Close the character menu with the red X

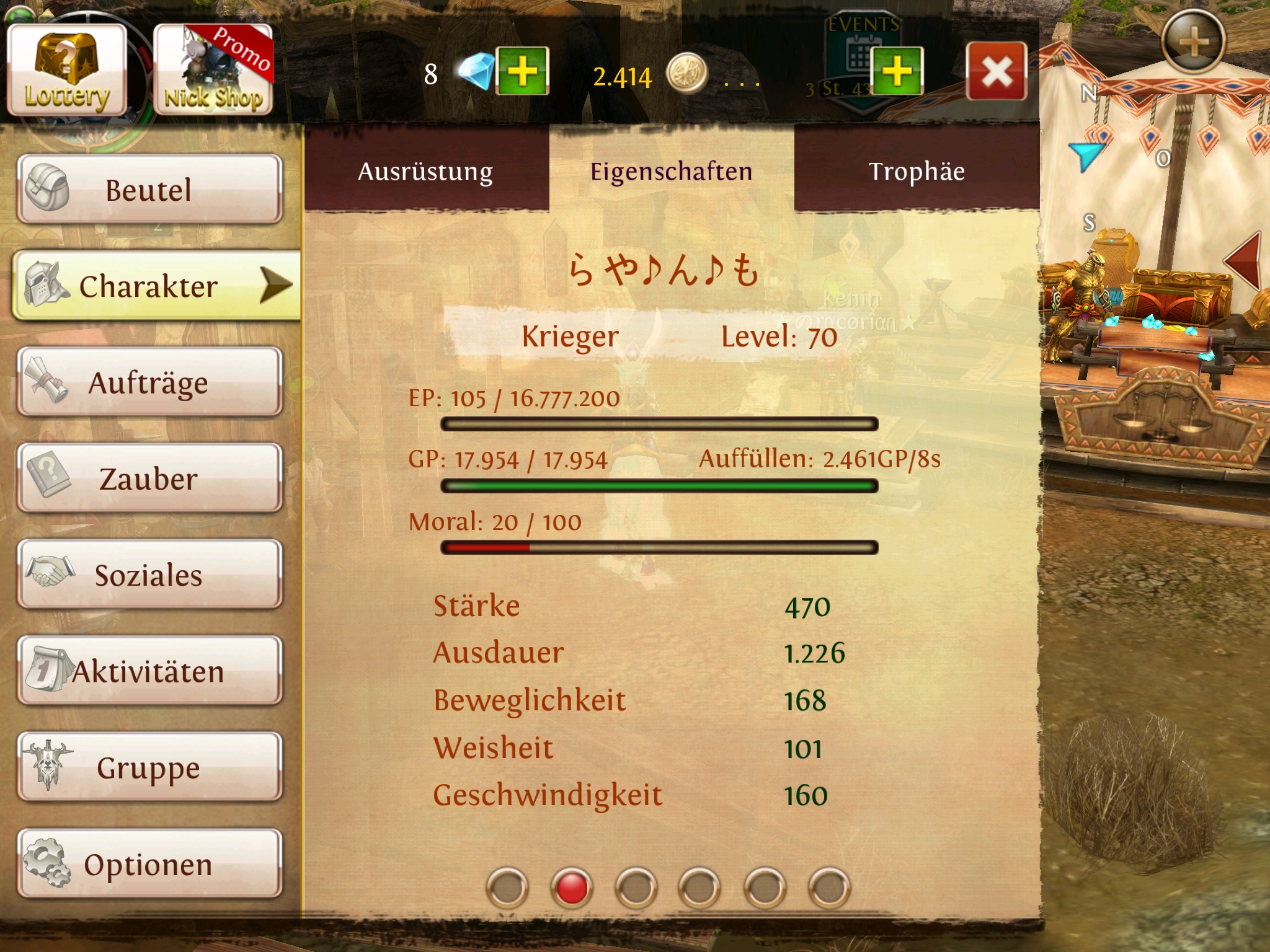tap(997, 71)
